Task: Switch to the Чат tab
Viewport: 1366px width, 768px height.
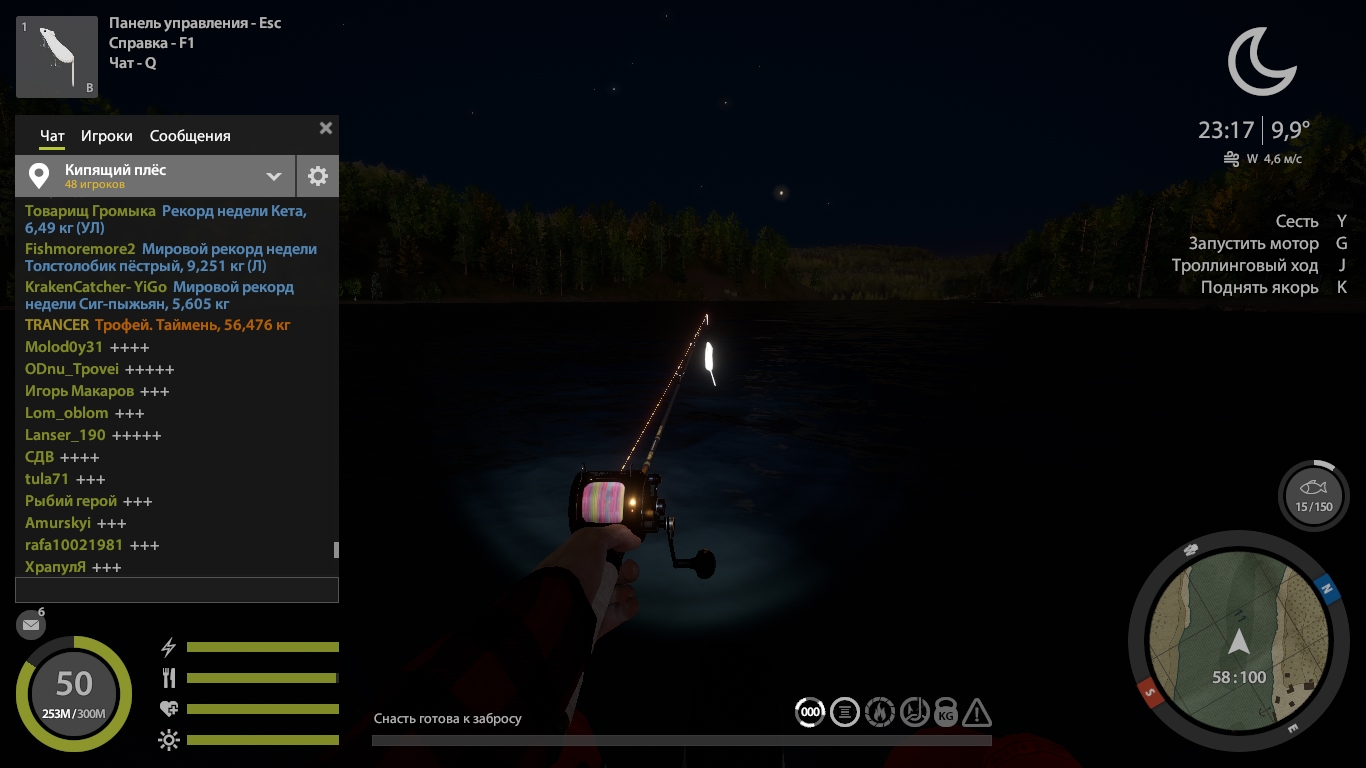Action: click(52, 136)
